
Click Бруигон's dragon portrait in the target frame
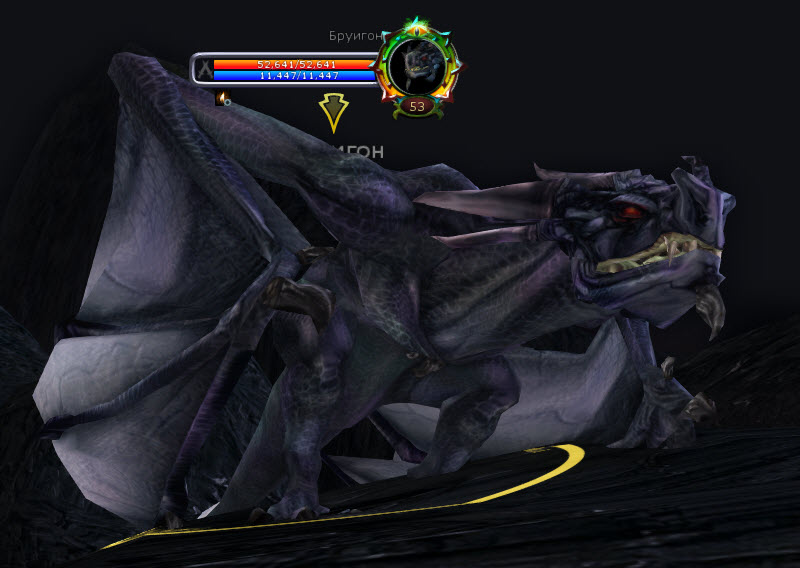coord(417,65)
